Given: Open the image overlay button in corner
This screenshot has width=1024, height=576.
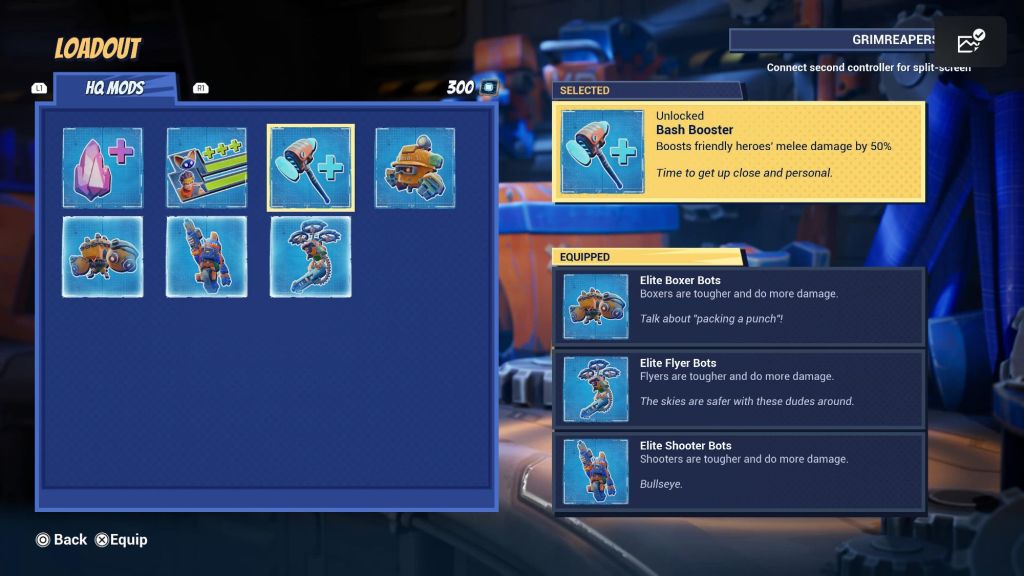Looking at the screenshot, I should click(x=970, y=42).
